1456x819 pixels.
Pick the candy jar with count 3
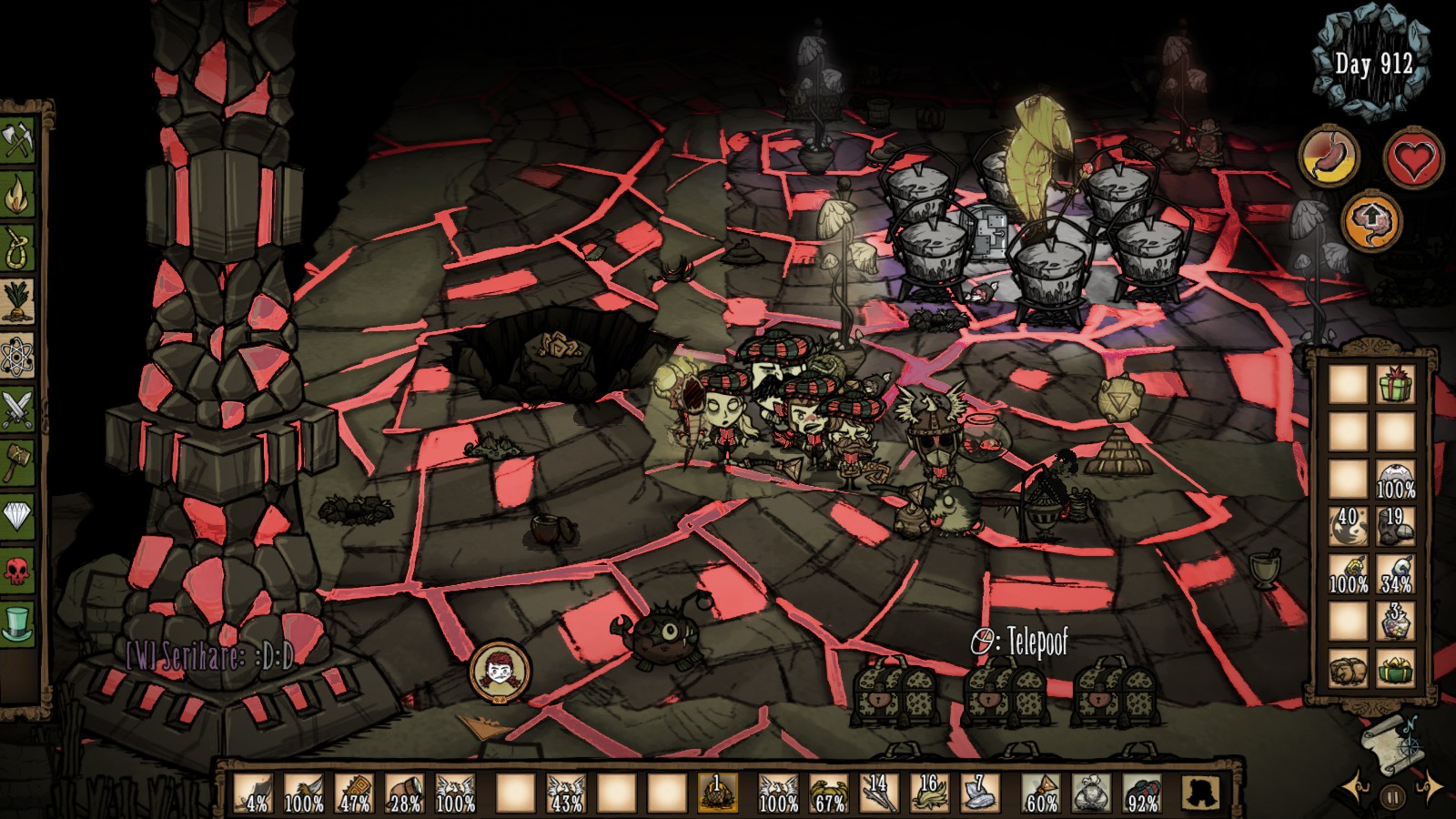(x=1395, y=623)
